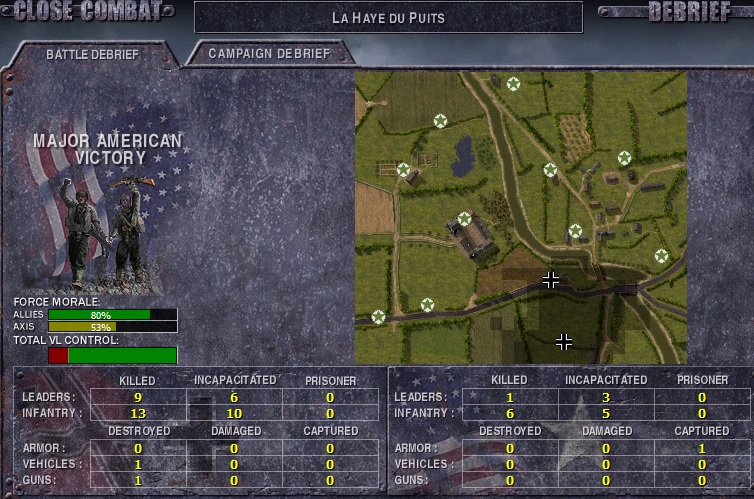Click the La Haye du Puits battle map
This screenshot has width=754, height=499.
pyautogui.click(x=520, y=217)
